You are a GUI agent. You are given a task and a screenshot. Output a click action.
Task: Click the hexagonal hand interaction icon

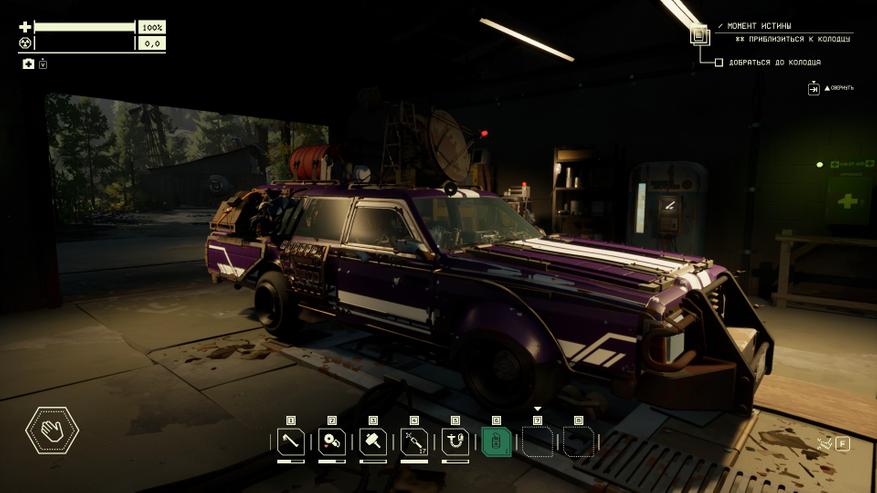point(52,431)
